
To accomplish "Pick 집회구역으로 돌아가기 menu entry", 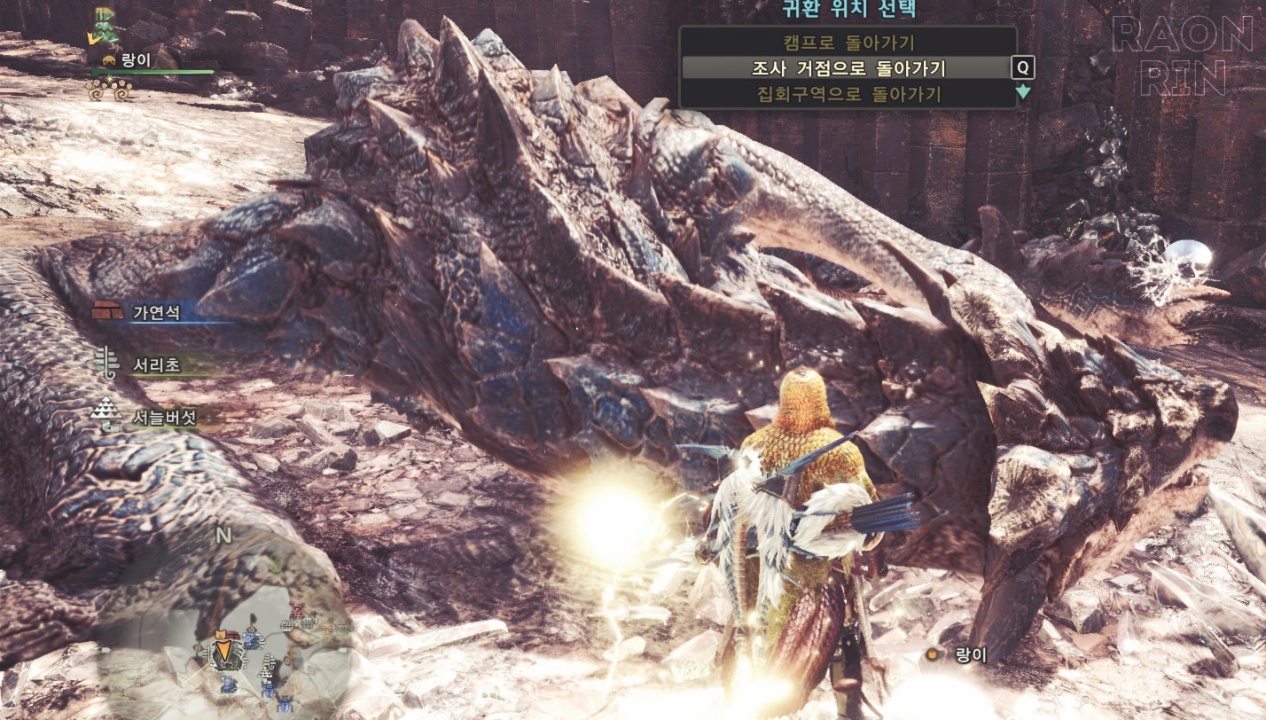I will pos(848,94).
